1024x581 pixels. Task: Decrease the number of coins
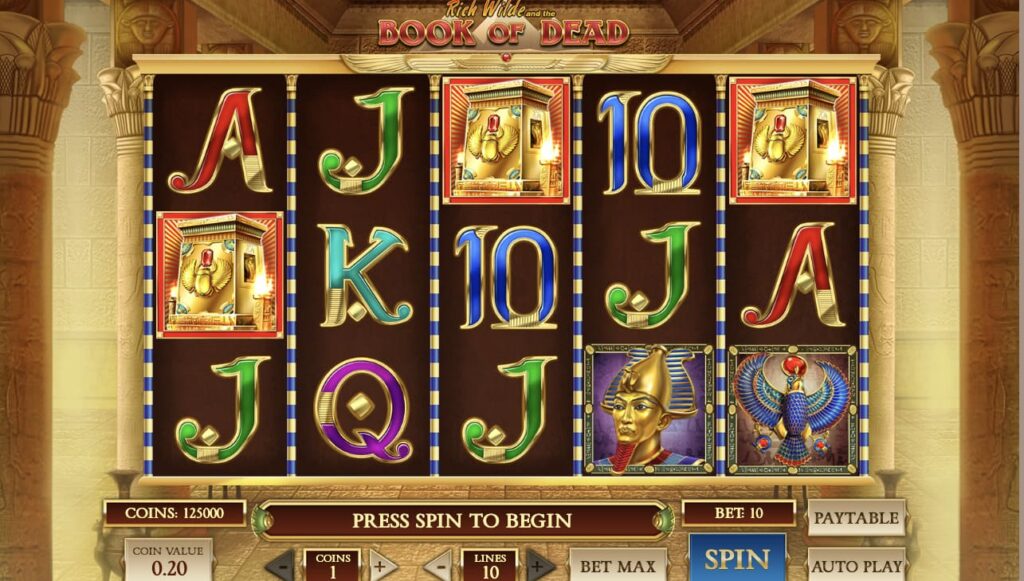click(280, 565)
